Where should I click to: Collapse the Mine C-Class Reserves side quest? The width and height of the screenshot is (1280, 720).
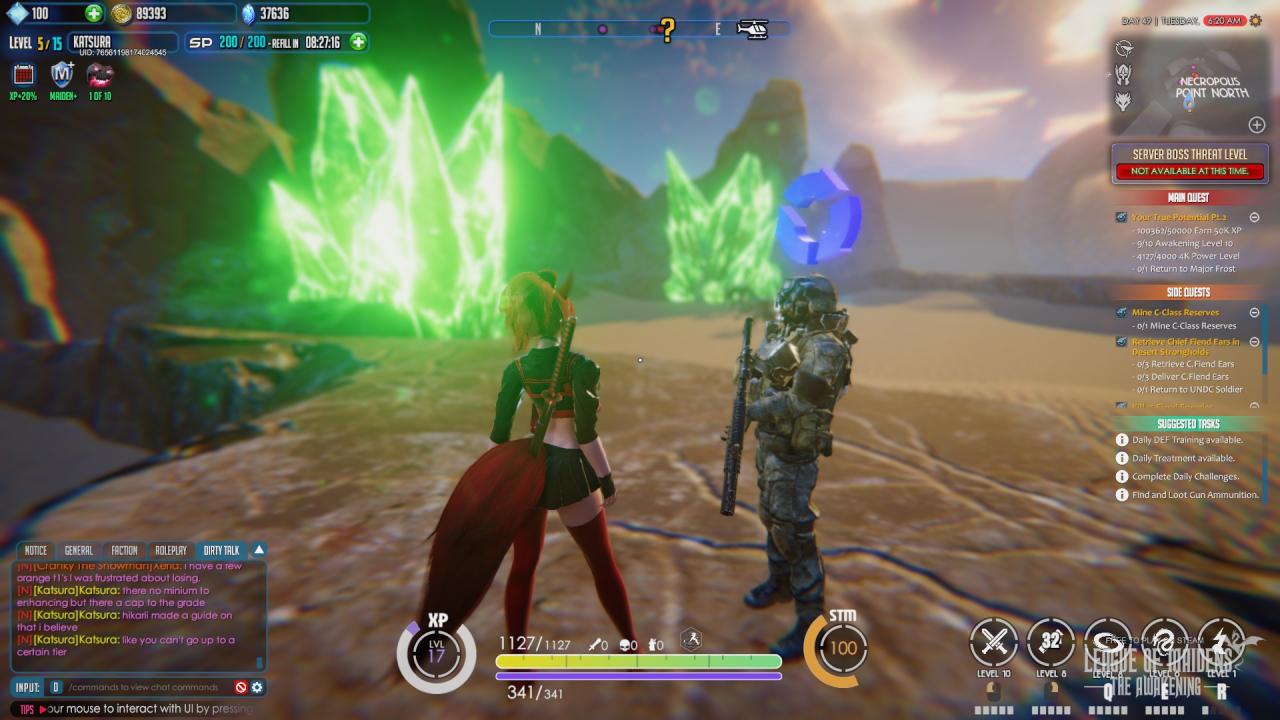(1254, 313)
